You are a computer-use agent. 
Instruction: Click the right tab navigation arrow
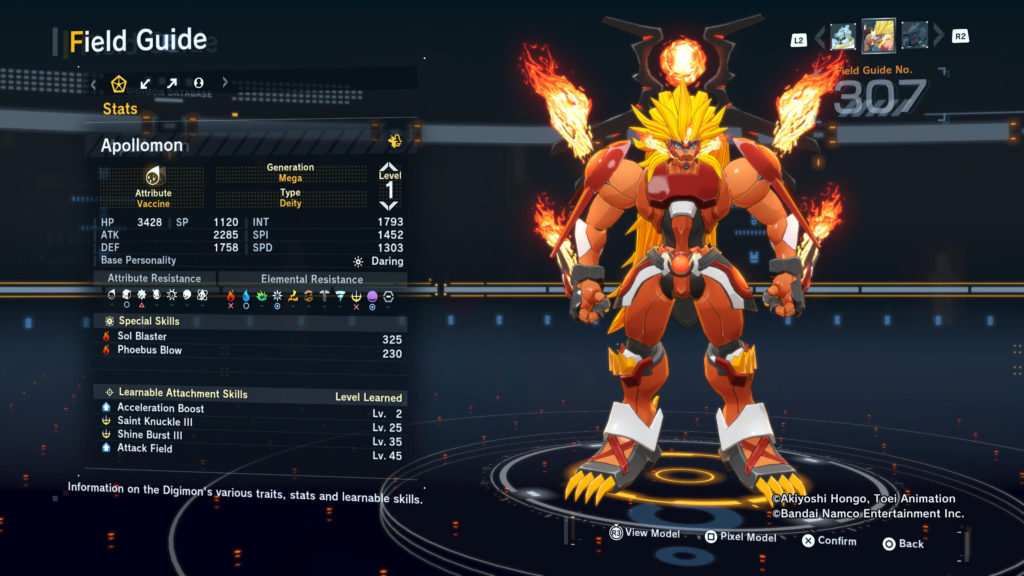[x=225, y=82]
